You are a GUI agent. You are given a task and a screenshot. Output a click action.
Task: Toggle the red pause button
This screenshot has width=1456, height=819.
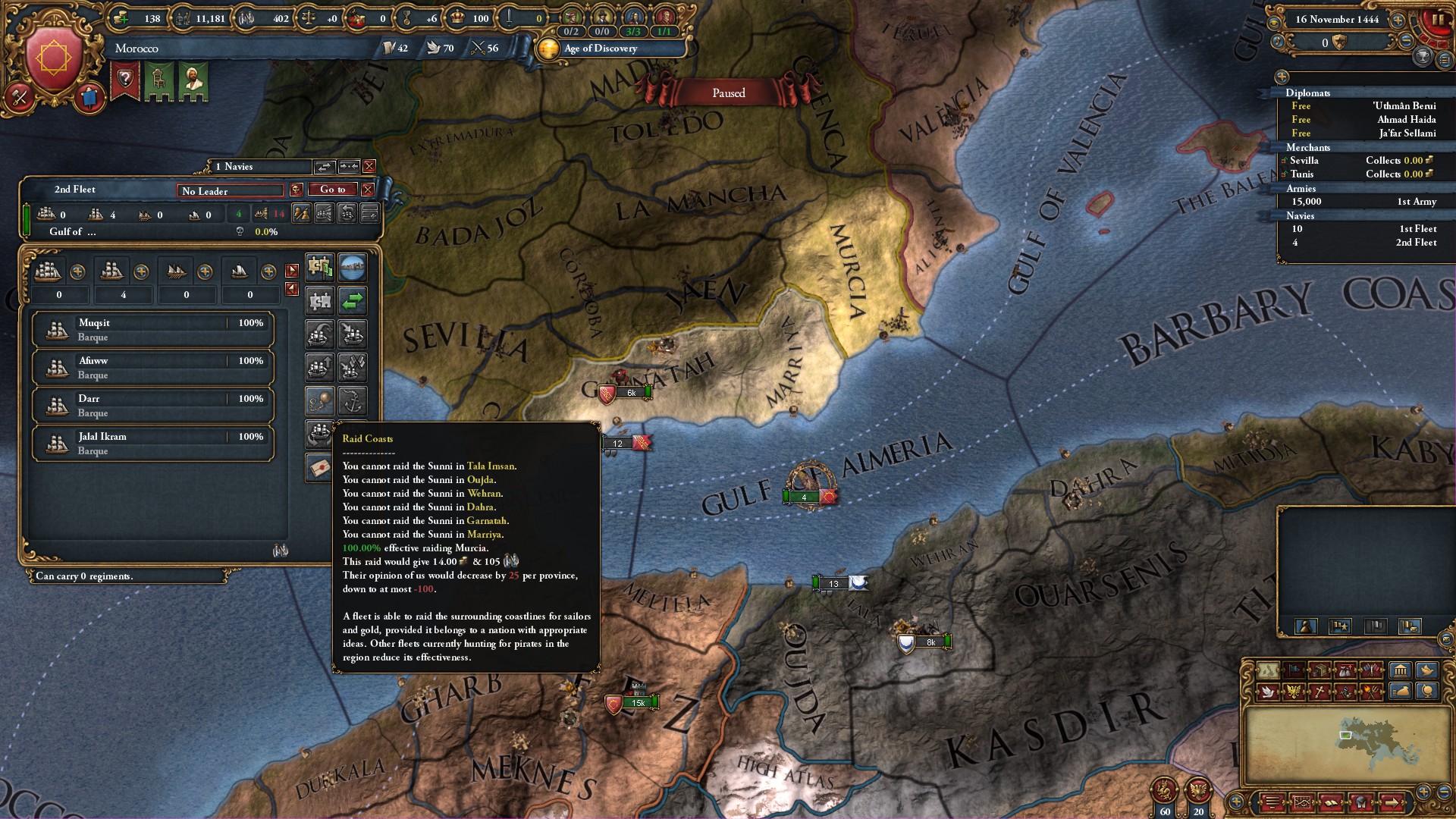1436,20
